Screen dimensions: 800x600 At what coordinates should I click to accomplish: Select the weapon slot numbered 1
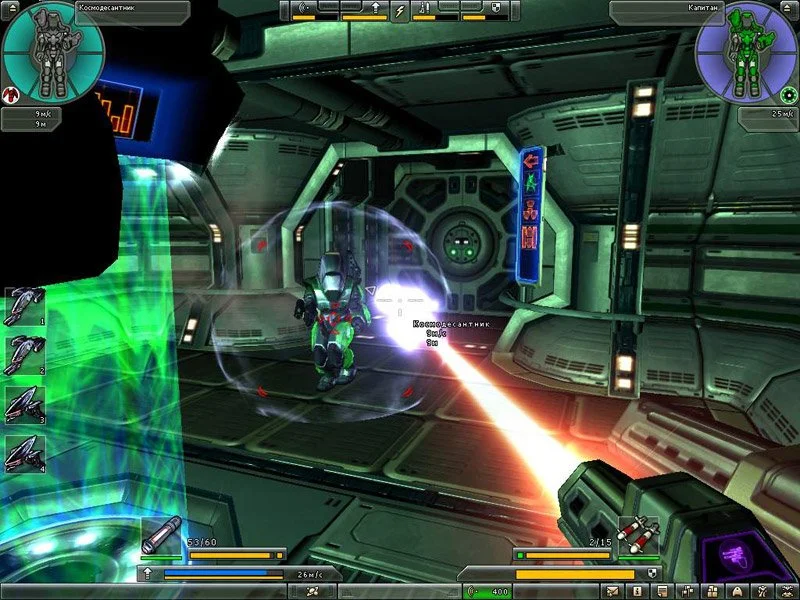[x=23, y=306]
